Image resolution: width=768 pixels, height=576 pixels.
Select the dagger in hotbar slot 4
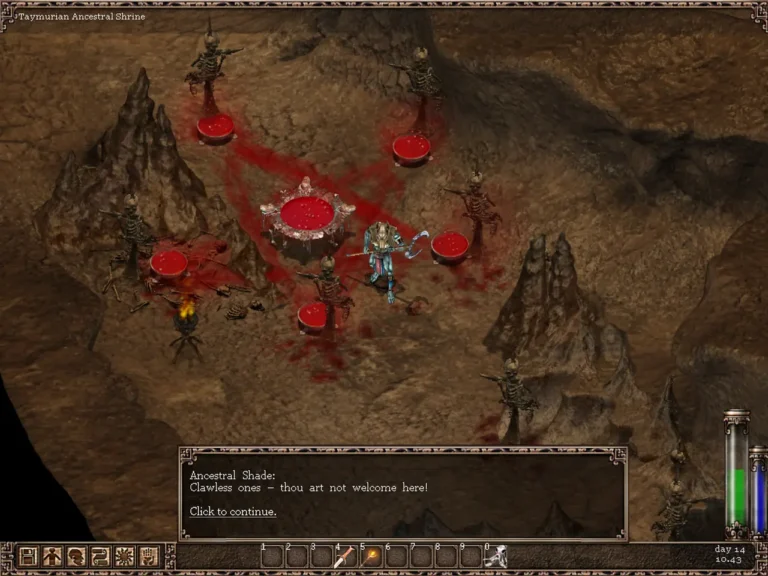click(345, 557)
